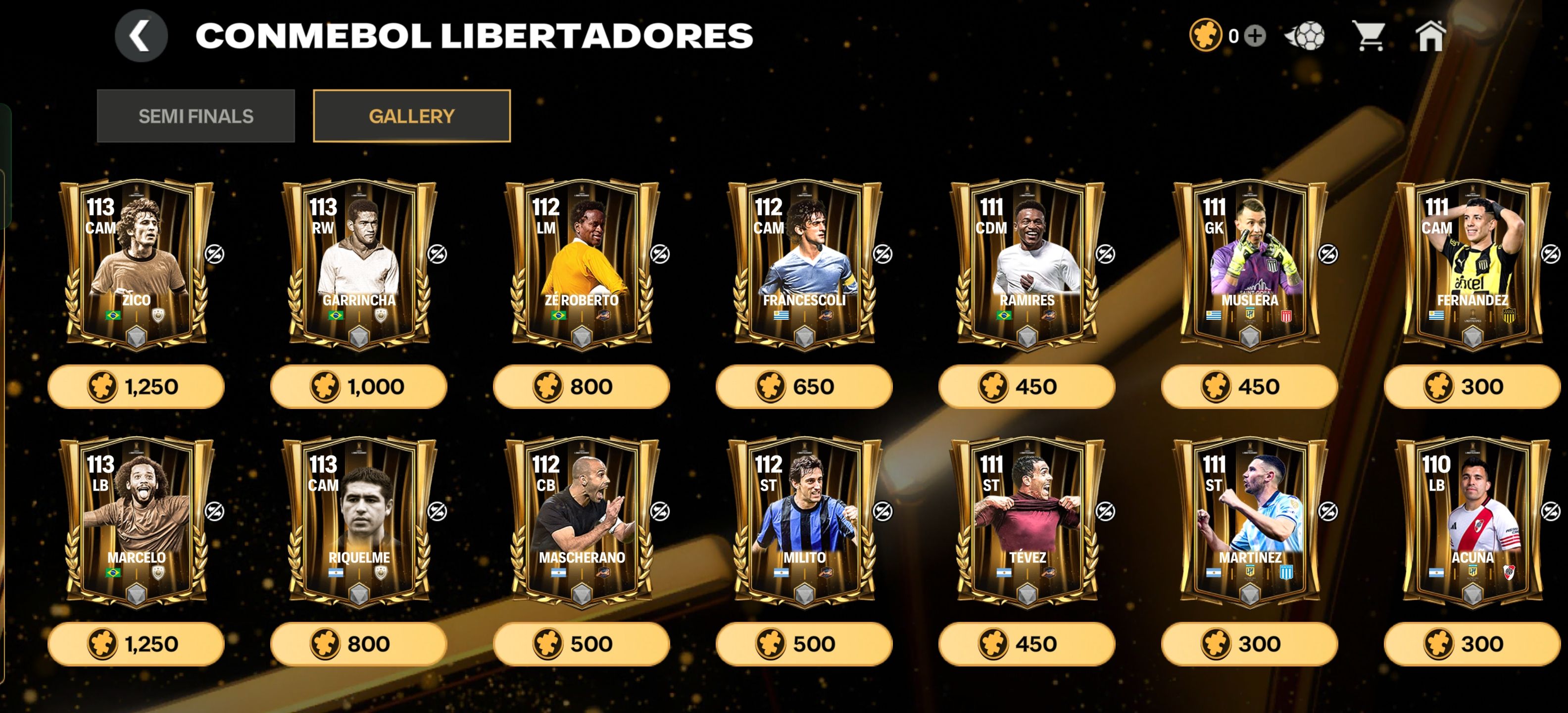Switch to the Semi Finals tab
This screenshot has height=713, width=1568.
[x=196, y=116]
